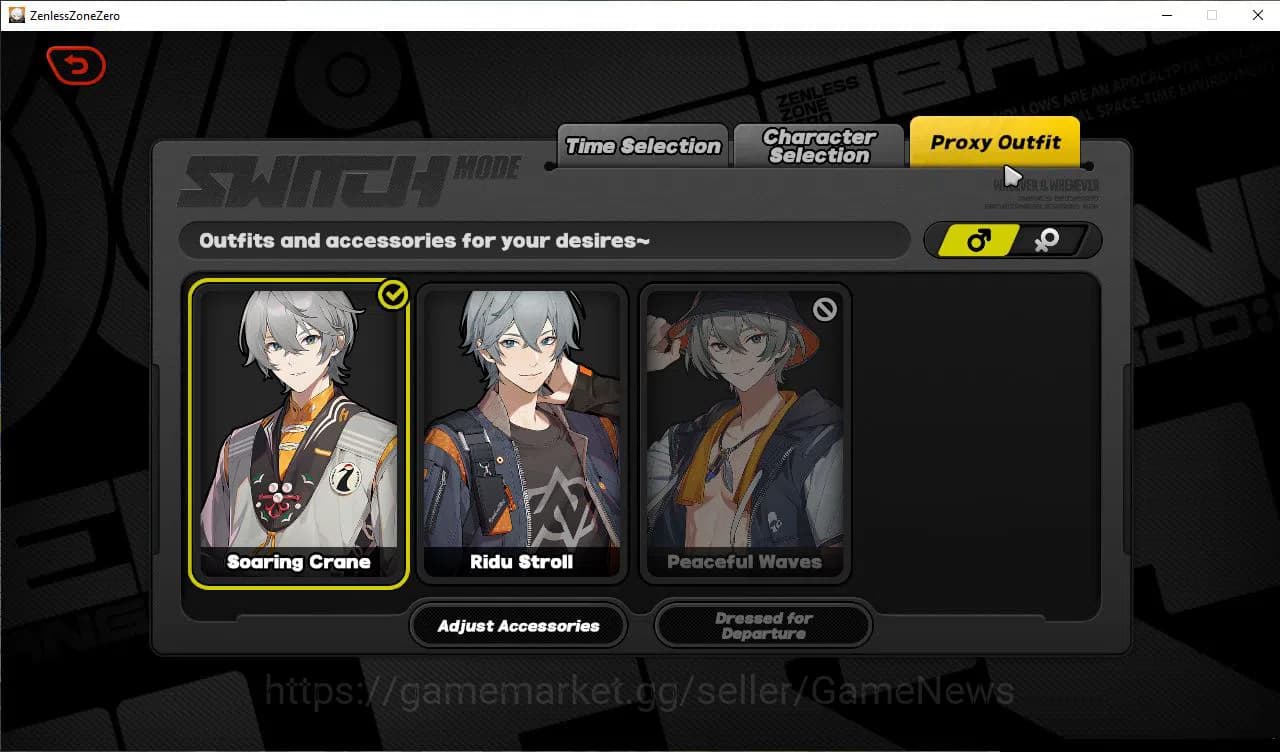
Task: Click the ZenlessZoneZero app icon in titlebar
Action: click(16, 15)
